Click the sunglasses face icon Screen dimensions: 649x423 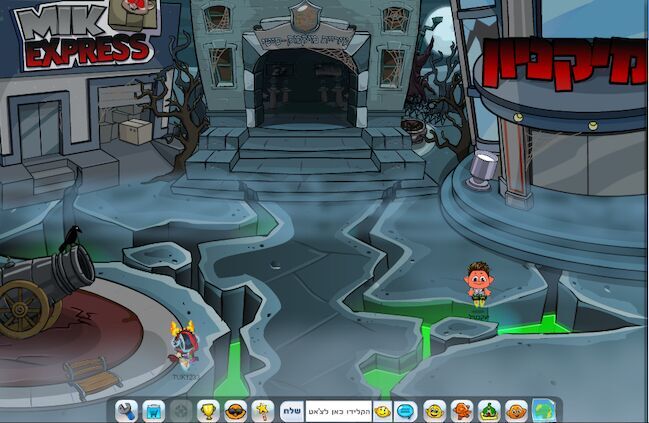[x=236, y=410]
